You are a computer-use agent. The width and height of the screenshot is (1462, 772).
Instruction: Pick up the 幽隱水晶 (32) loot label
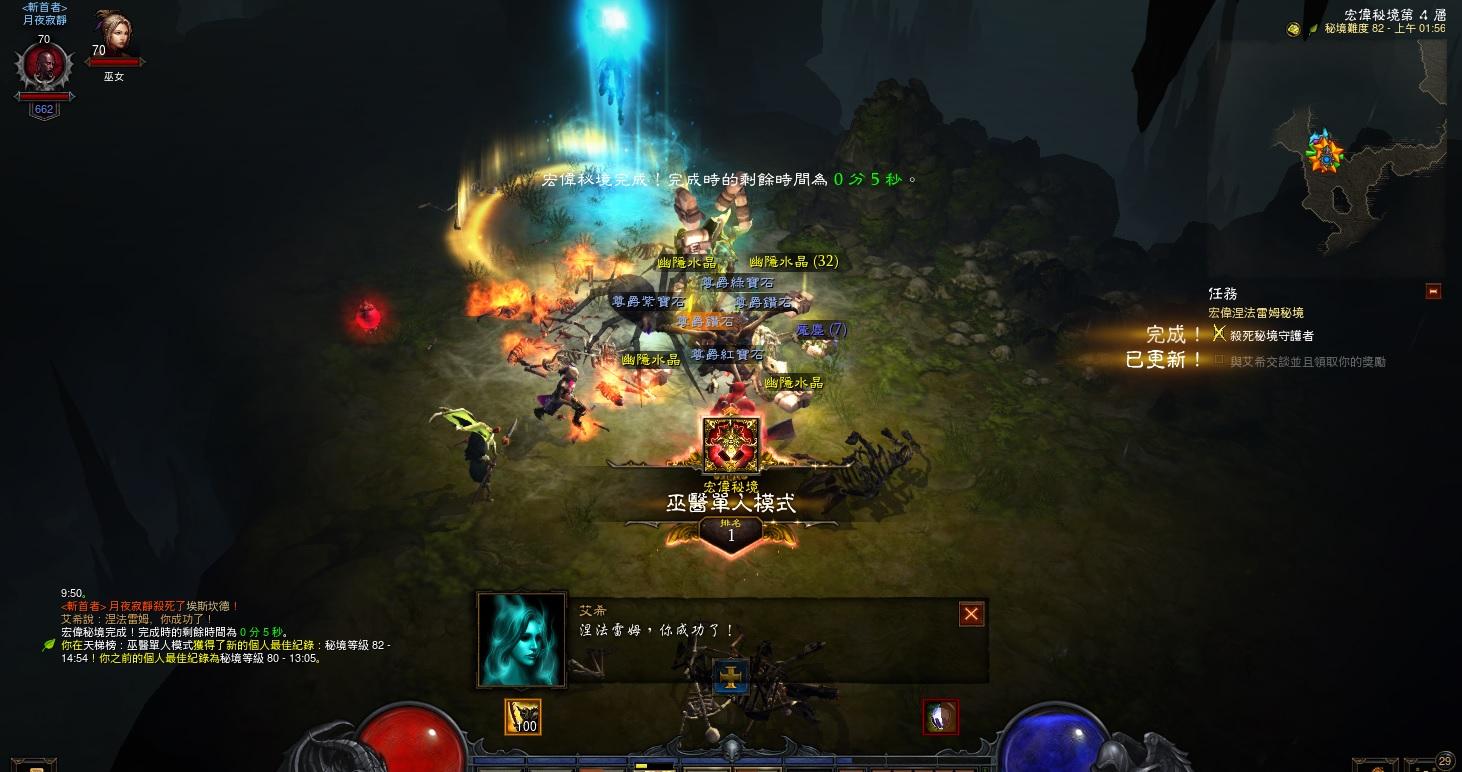coord(793,261)
